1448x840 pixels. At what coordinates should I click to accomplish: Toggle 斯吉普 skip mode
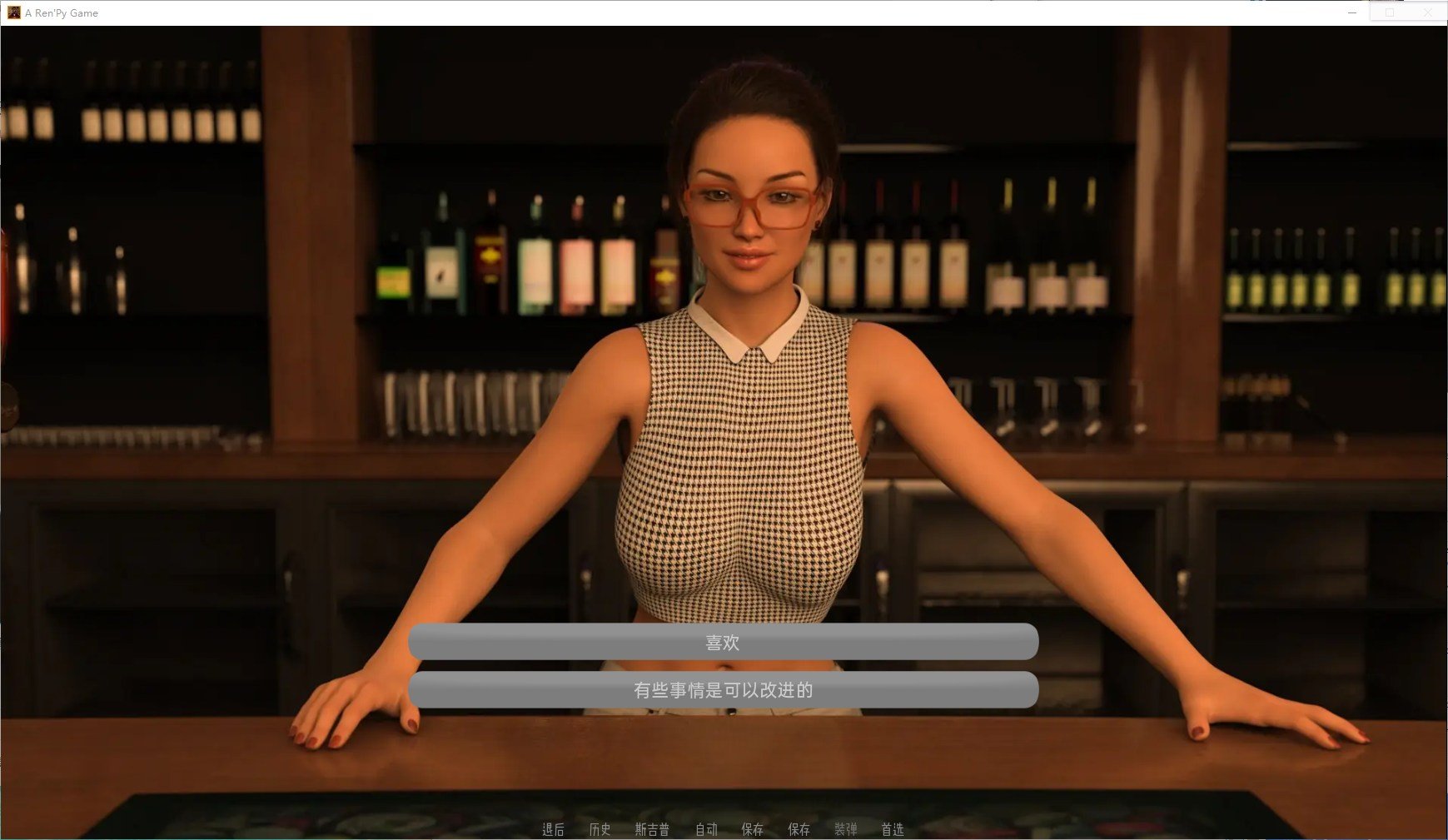[652, 829]
